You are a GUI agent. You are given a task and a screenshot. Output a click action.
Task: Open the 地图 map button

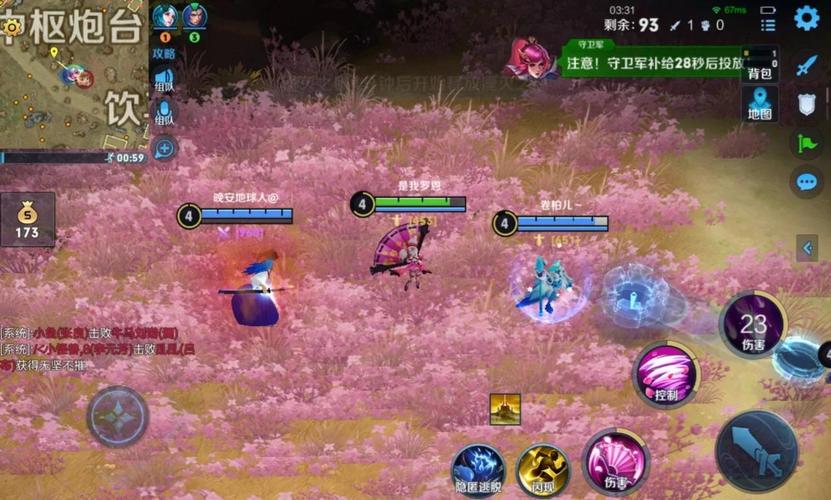(760, 105)
